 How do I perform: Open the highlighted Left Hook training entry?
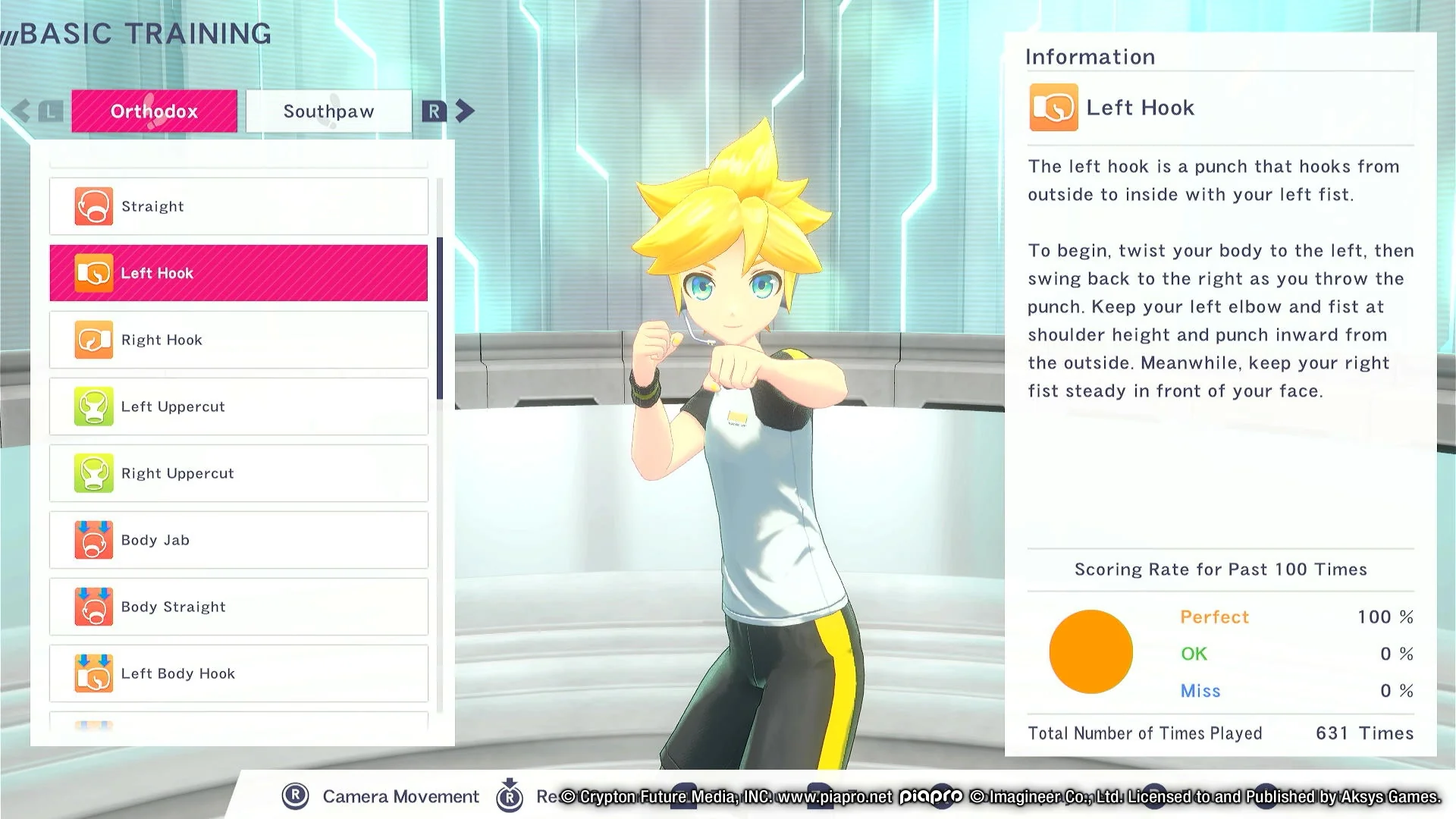(x=238, y=272)
